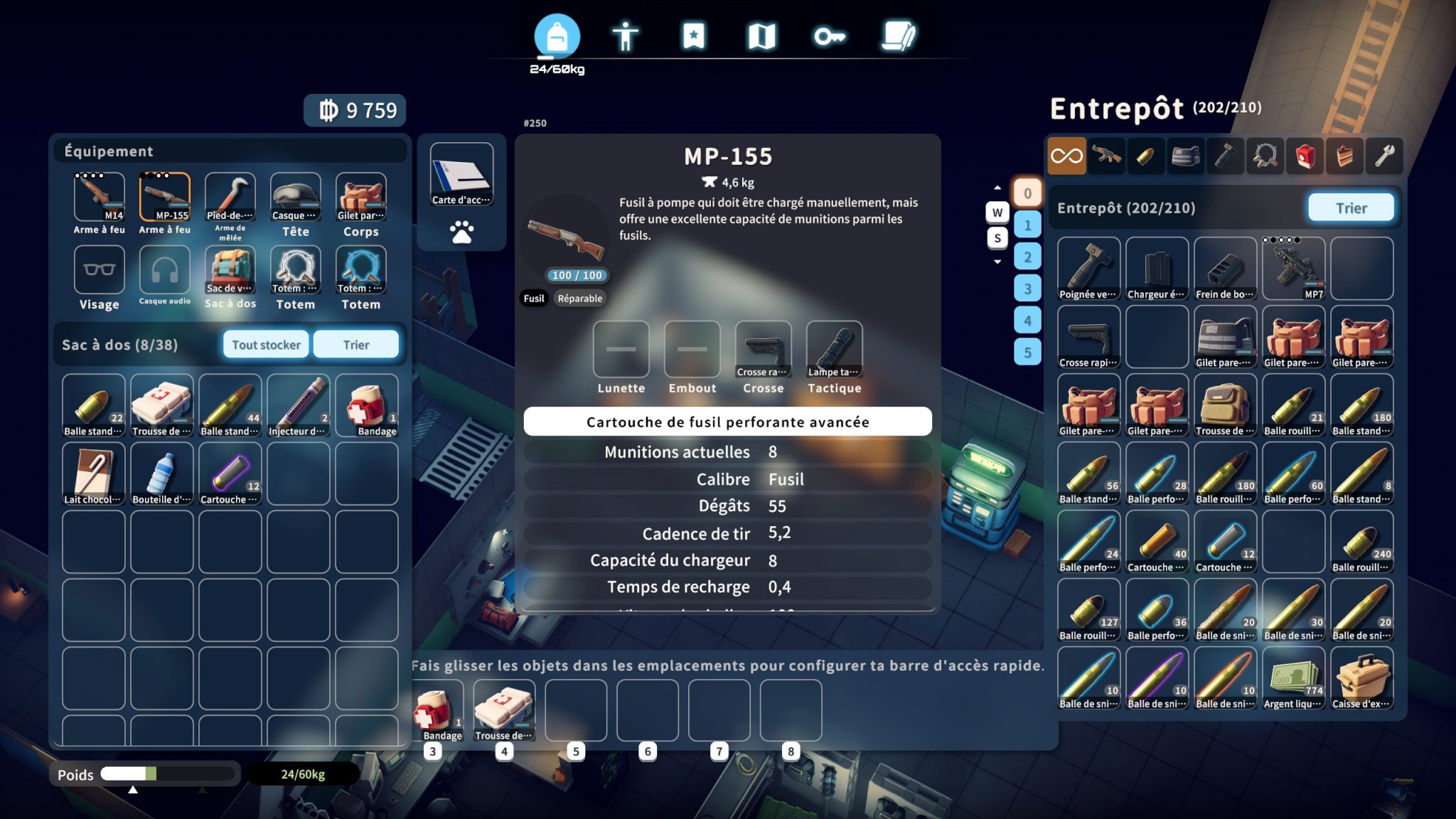Sort the Entrepôt with its Trier button
Screen dimensions: 1456x819
point(1350,208)
